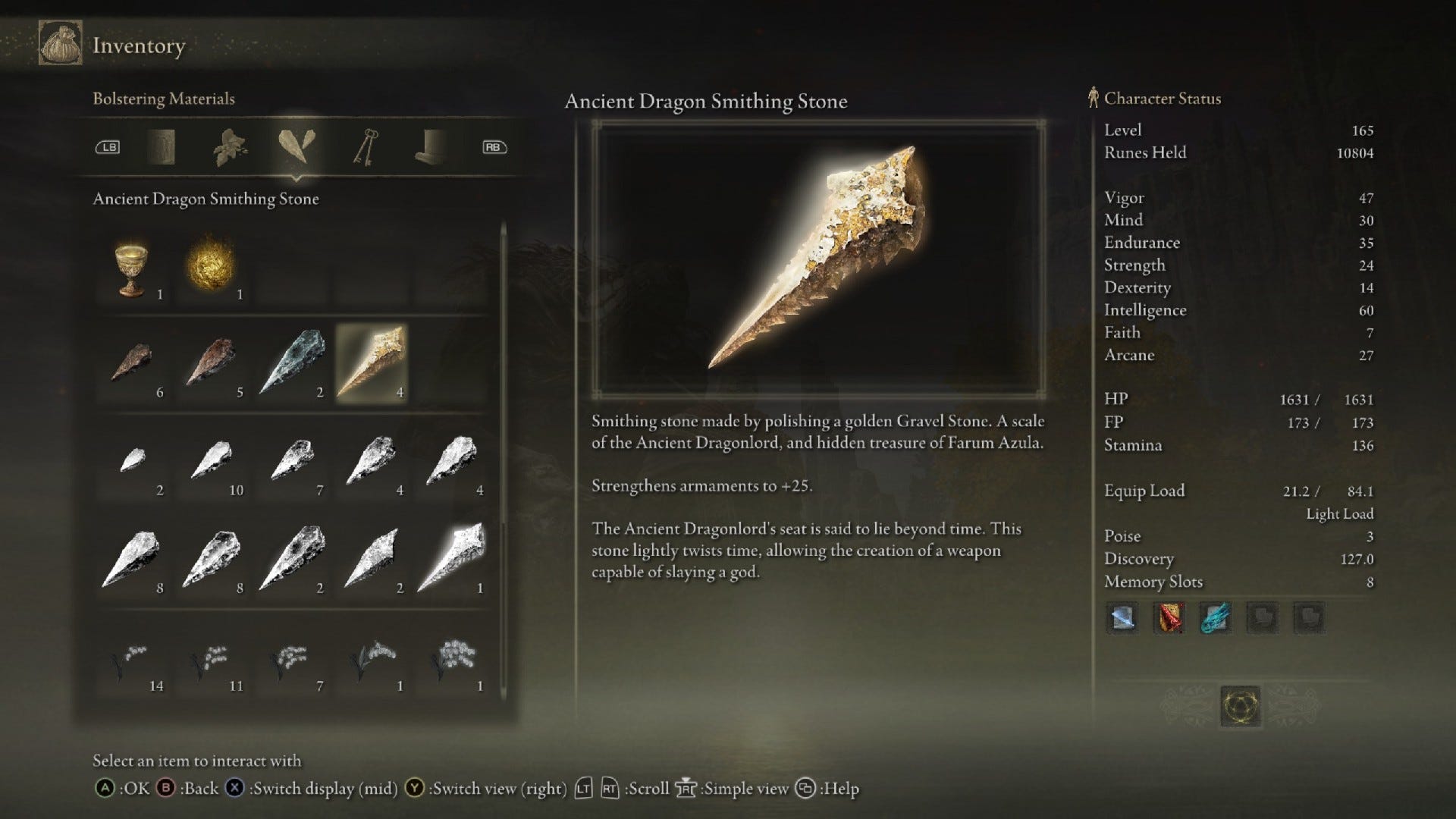This screenshot has width=1456, height=819.
Task: Open the Bolstering Materials feather tab
Action: (297, 146)
